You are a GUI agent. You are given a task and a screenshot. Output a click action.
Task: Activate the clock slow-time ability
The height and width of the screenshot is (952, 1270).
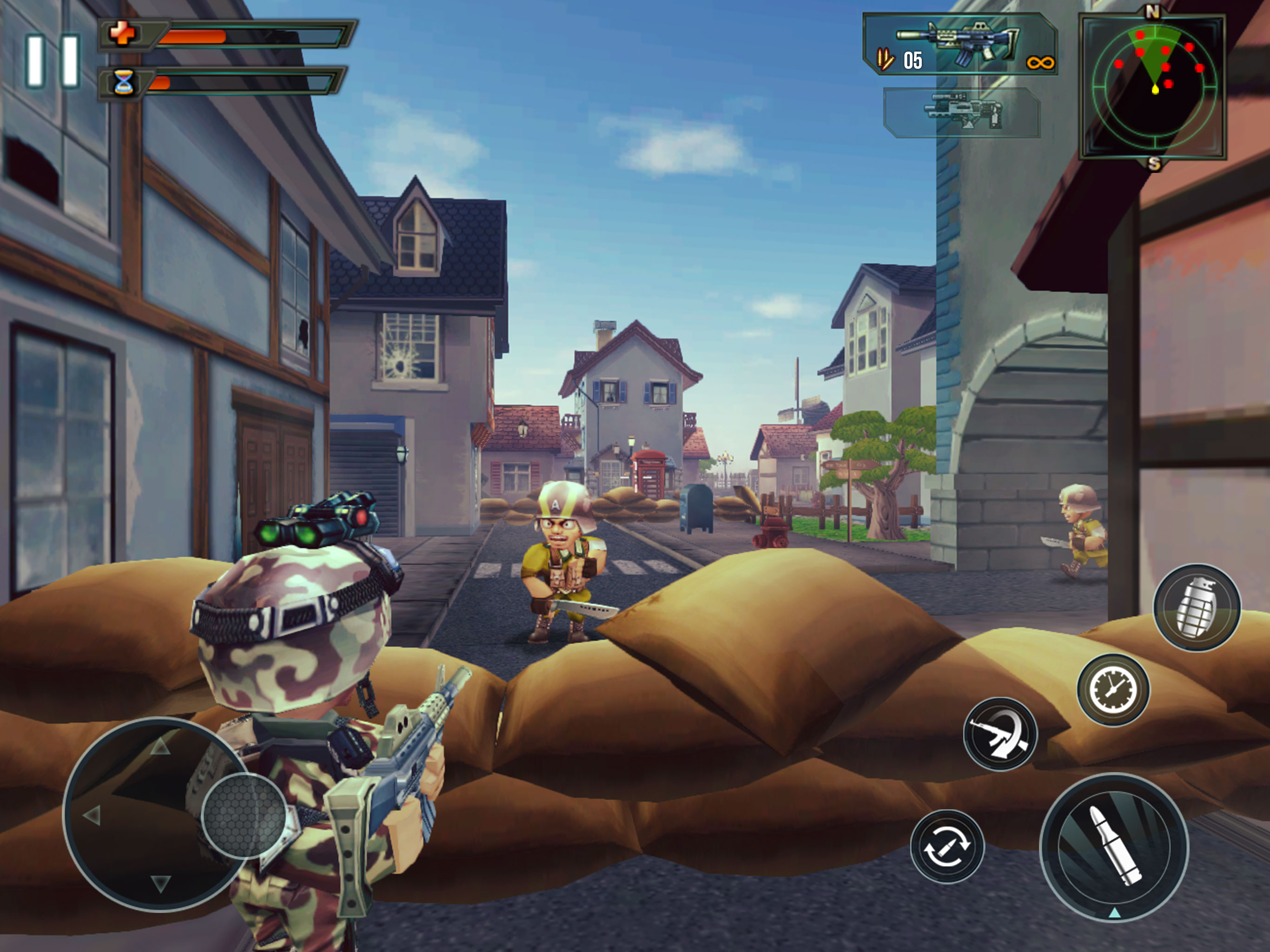click(x=1113, y=690)
